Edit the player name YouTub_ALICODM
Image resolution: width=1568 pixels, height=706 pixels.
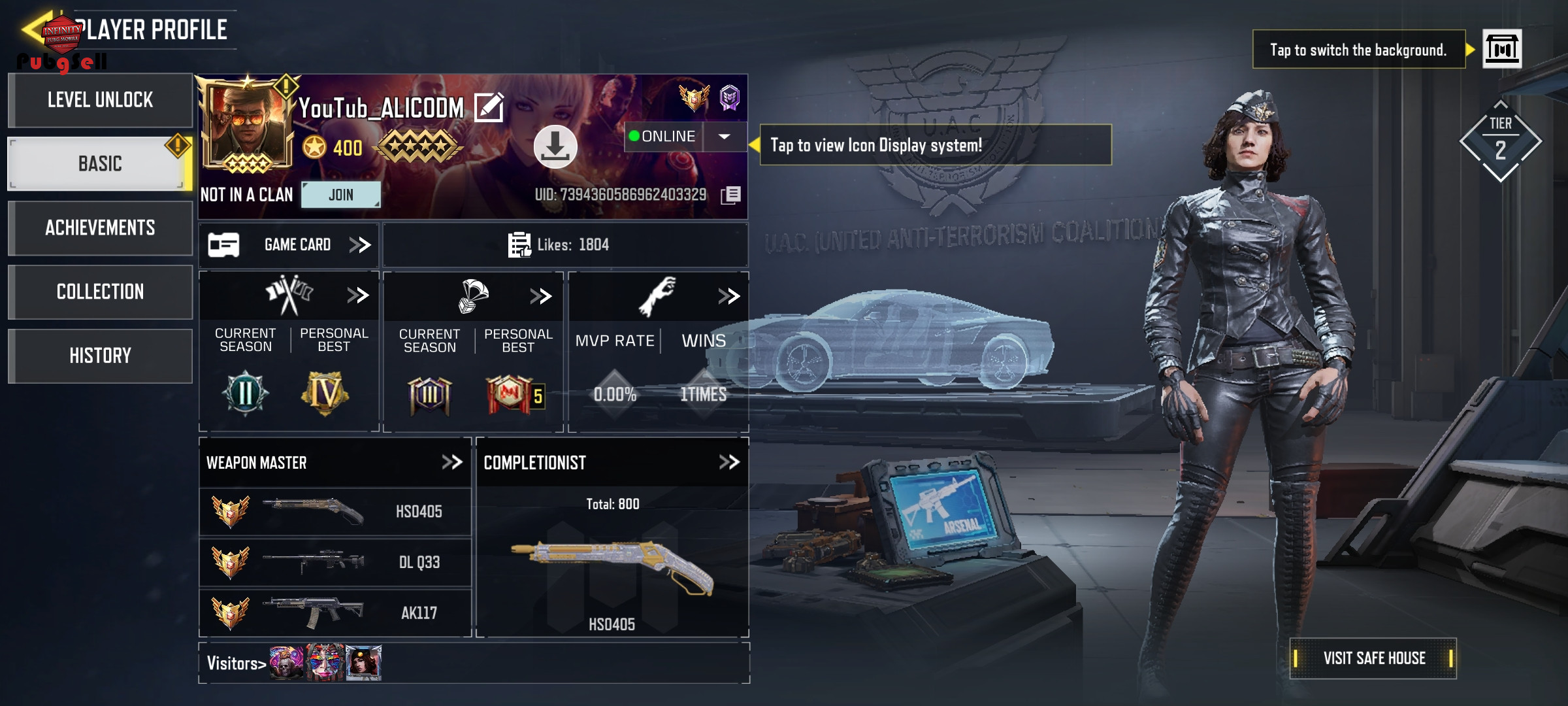pyautogui.click(x=489, y=108)
